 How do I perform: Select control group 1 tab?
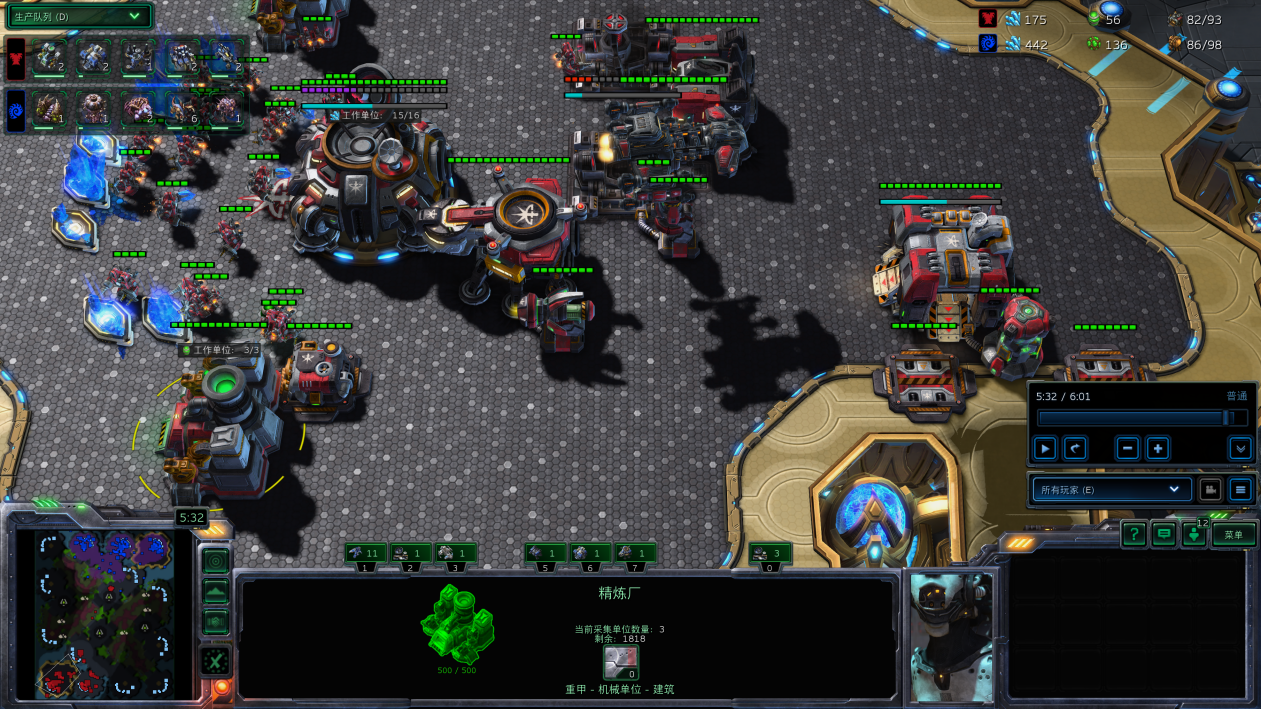point(365,553)
